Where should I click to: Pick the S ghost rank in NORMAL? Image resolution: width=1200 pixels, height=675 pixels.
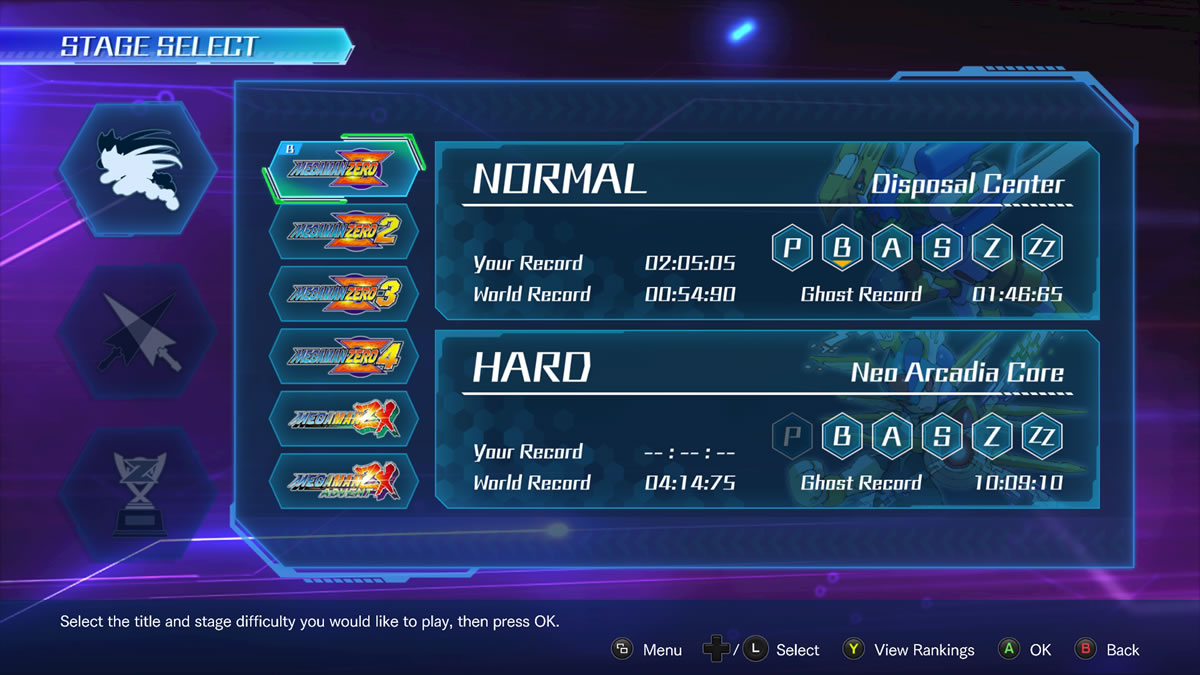point(942,247)
